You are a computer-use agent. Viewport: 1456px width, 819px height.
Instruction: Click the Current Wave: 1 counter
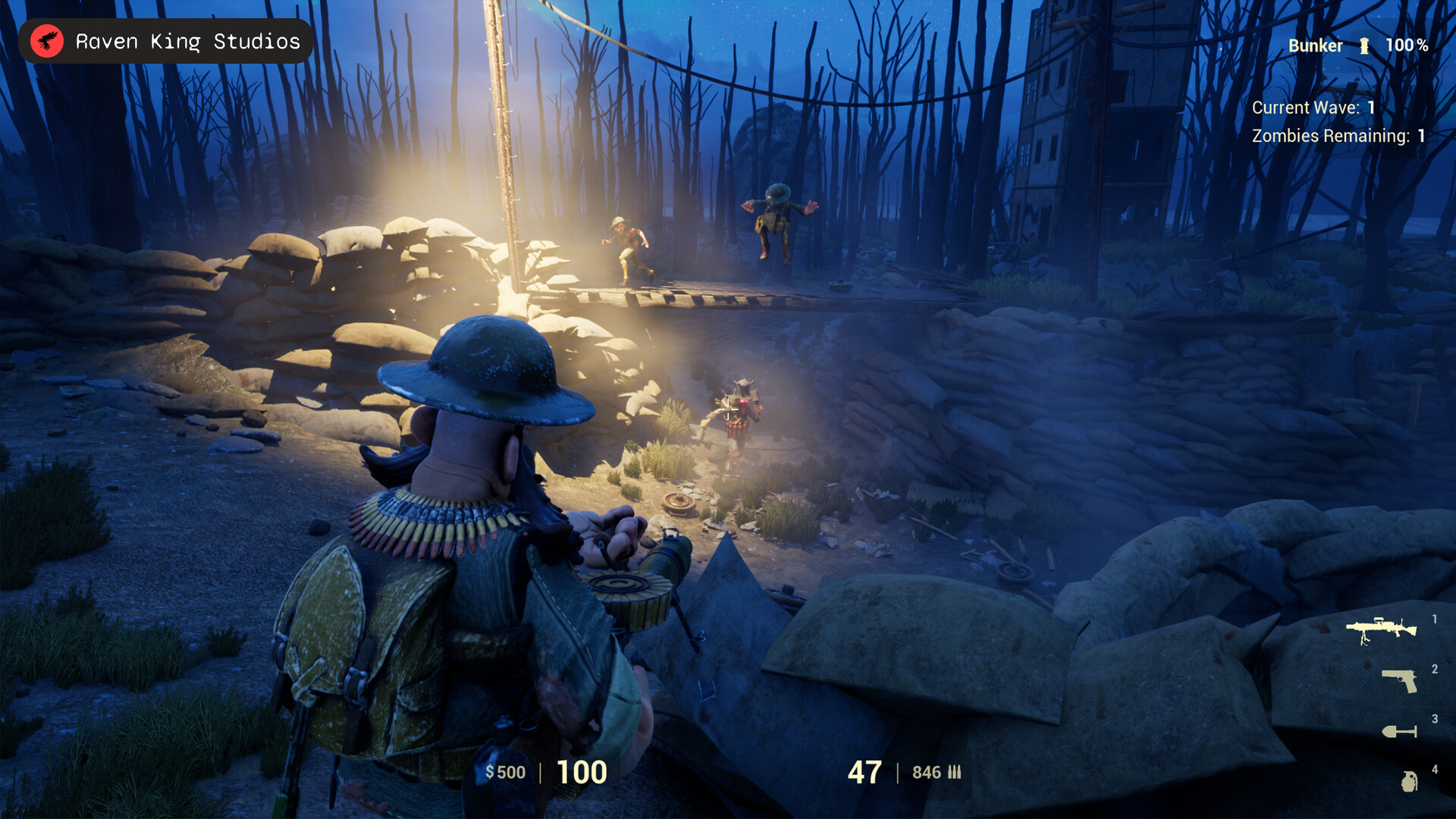(x=1312, y=108)
